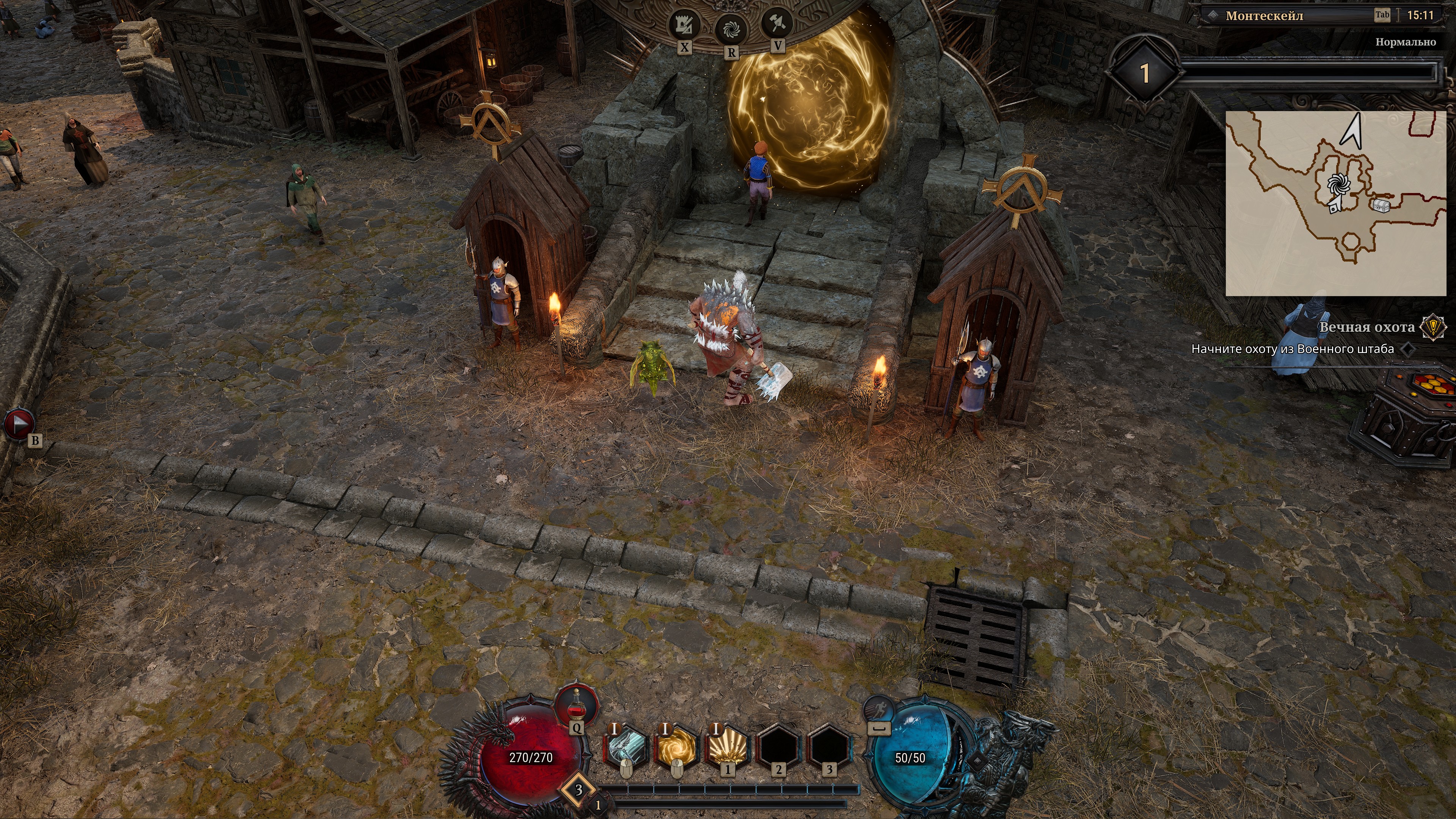Use the red health potion
This screenshot has height=819, width=1456.
(x=576, y=706)
